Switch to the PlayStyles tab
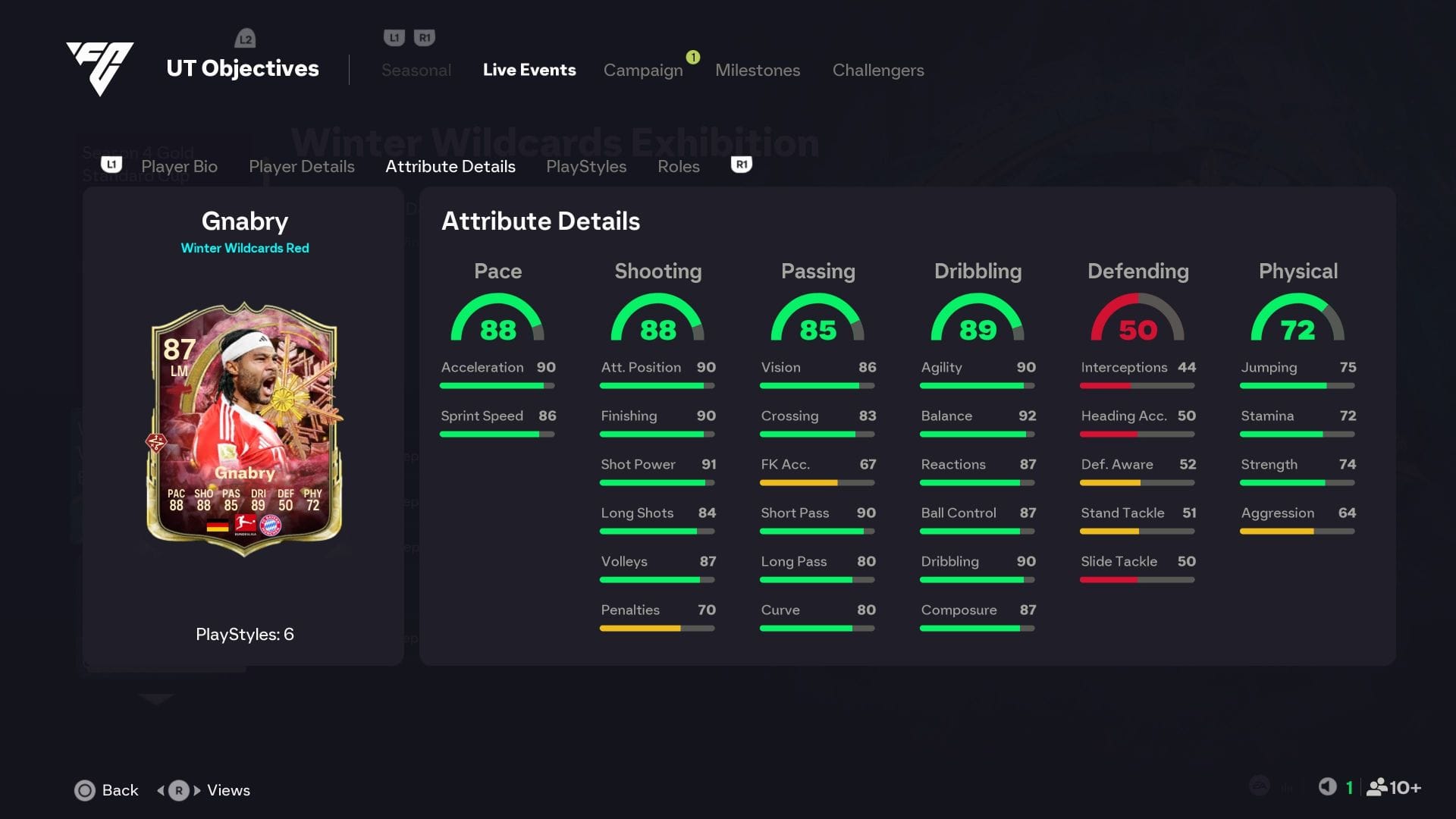The width and height of the screenshot is (1456, 819). 586,166
